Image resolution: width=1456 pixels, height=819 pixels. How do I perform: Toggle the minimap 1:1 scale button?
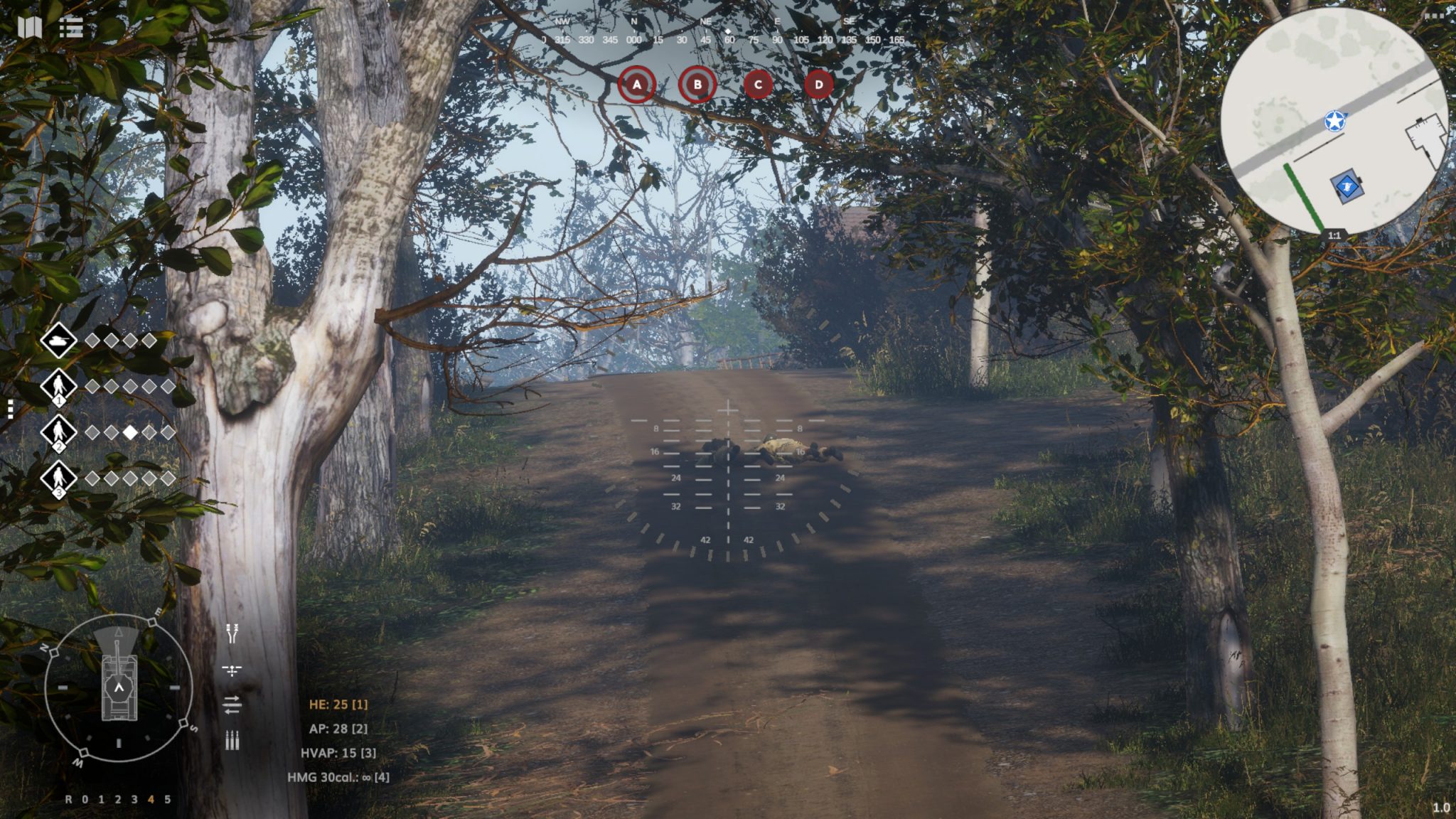coord(1334,235)
